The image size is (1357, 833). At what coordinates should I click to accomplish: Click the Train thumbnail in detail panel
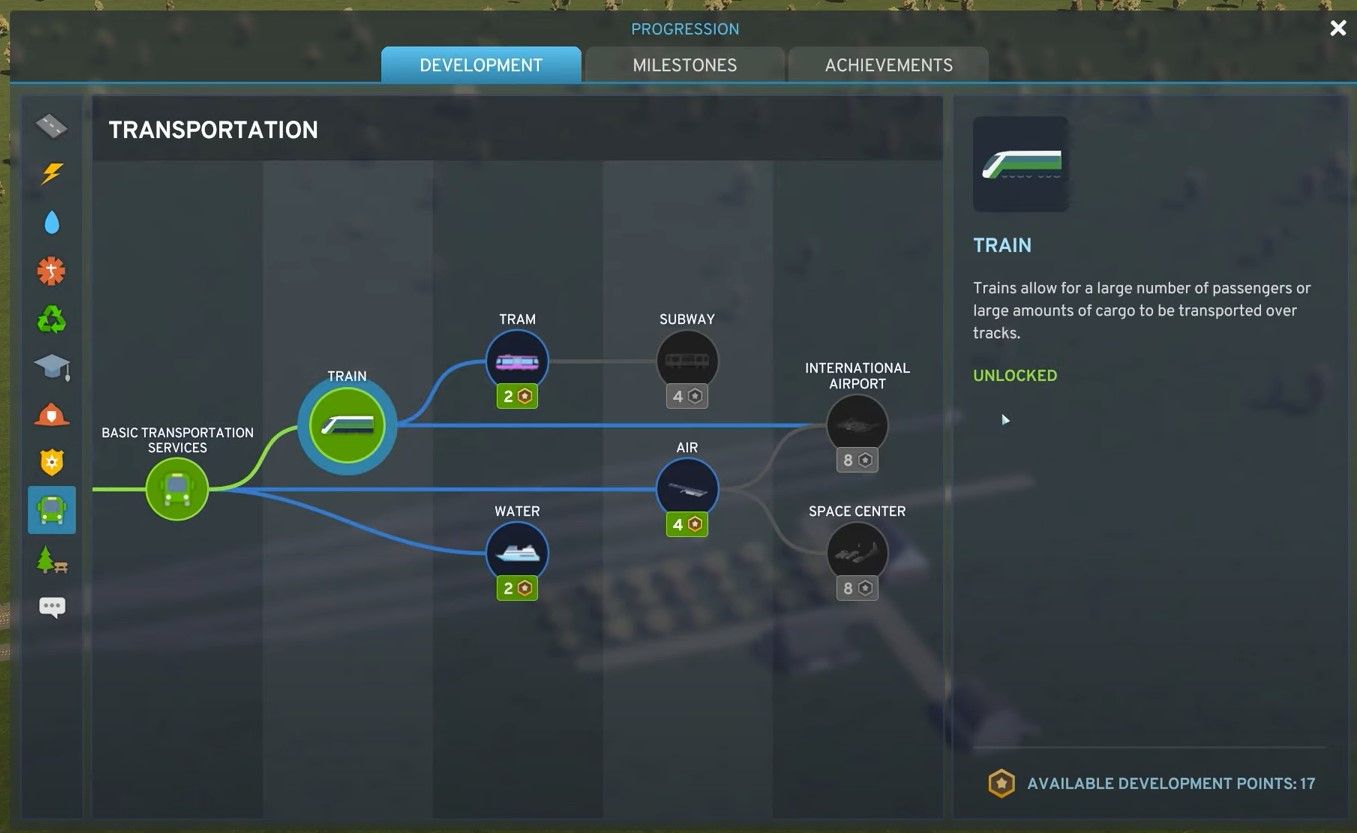point(1020,163)
